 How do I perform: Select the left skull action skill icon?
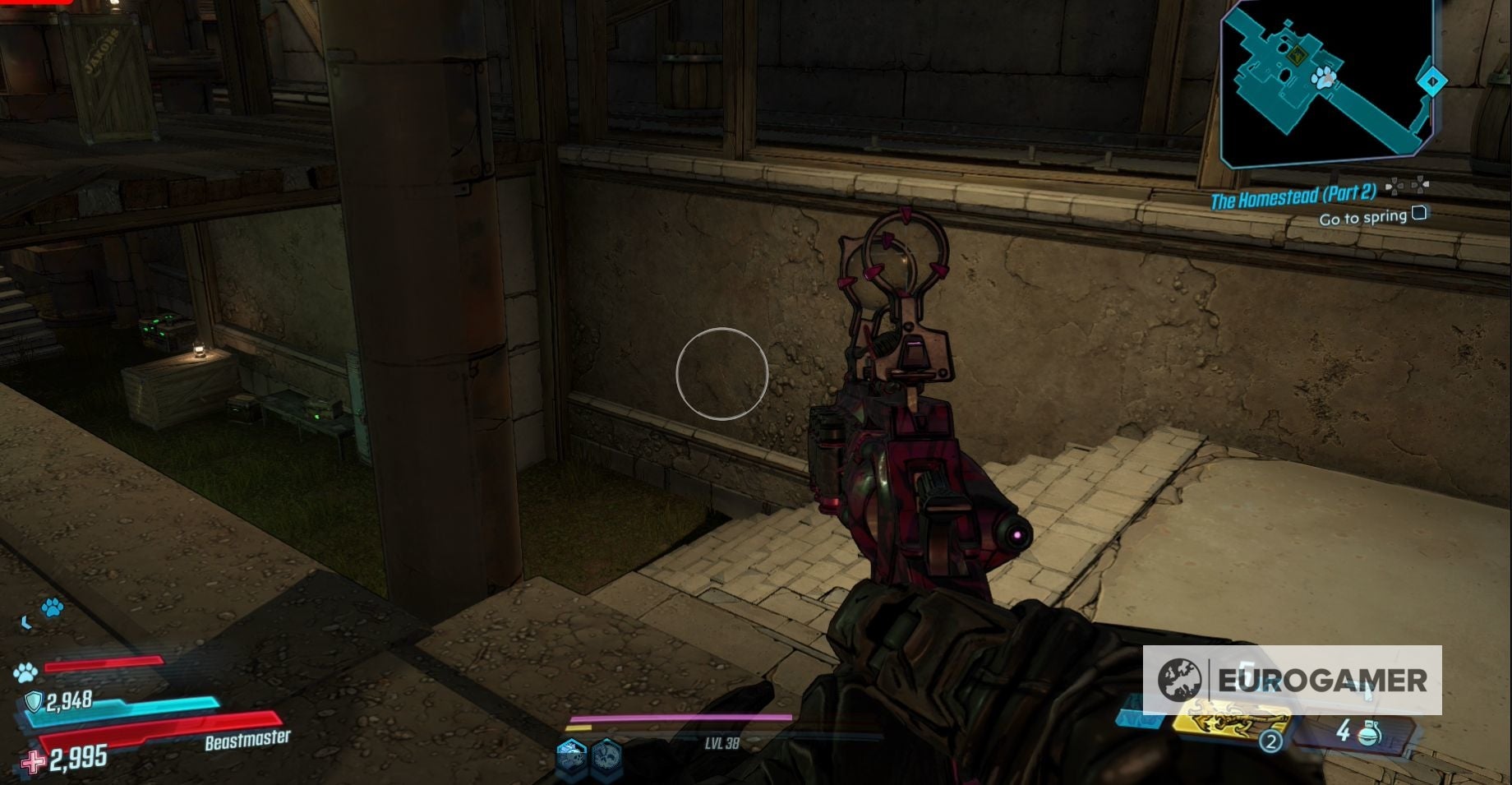pos(572,758)
